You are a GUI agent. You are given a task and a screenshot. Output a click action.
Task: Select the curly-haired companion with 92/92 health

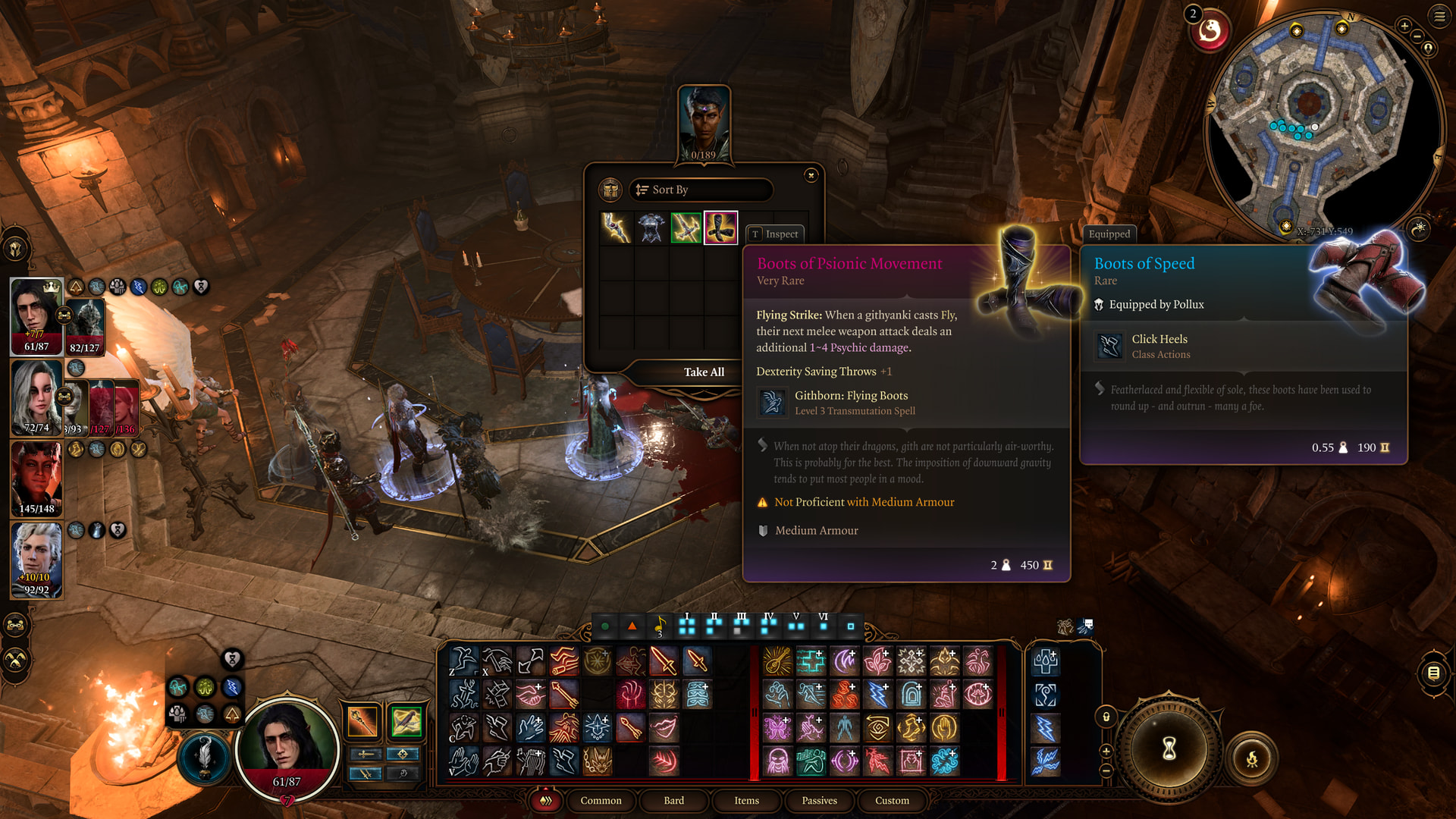pyautogui.click(x=36, y=560)
